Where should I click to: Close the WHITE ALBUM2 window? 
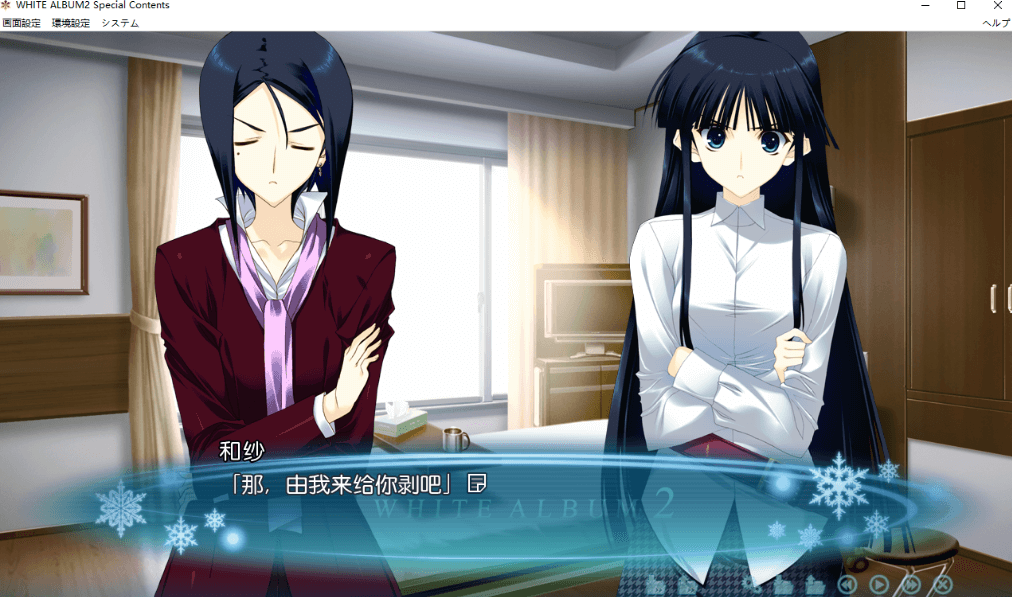[x=997, y=6]
